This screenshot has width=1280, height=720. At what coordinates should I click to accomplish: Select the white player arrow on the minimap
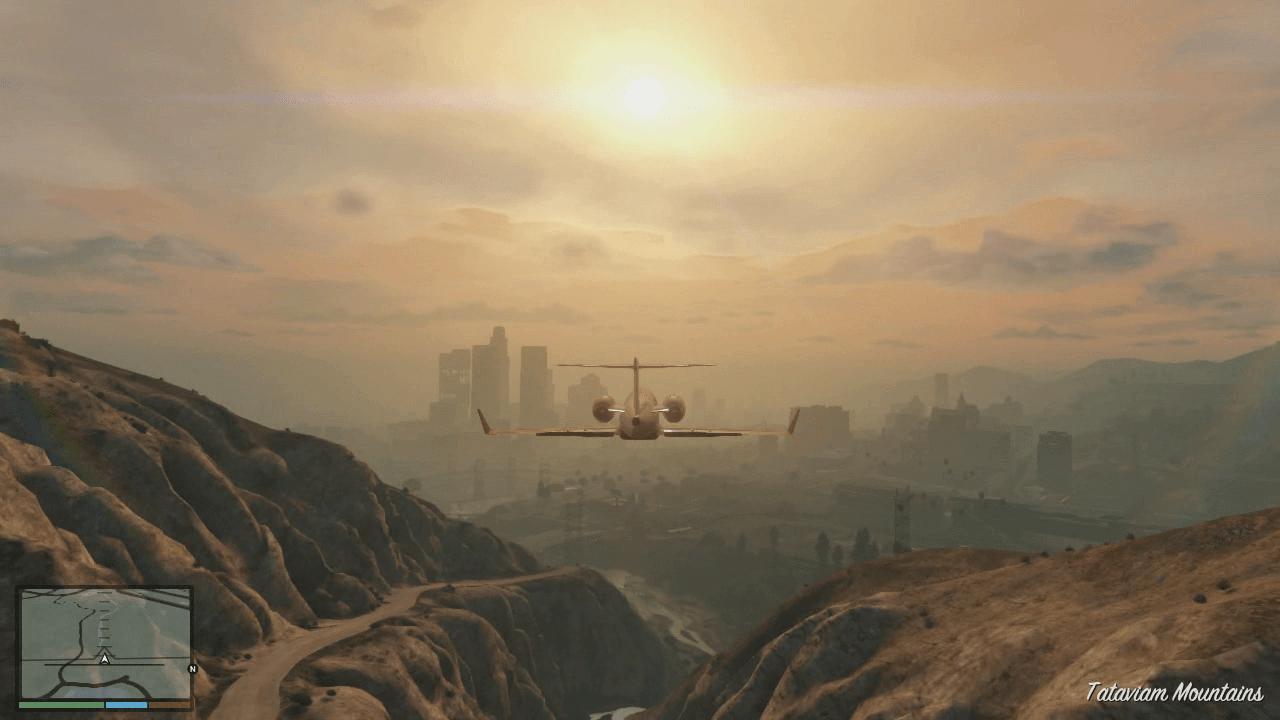tap(104, 658)
